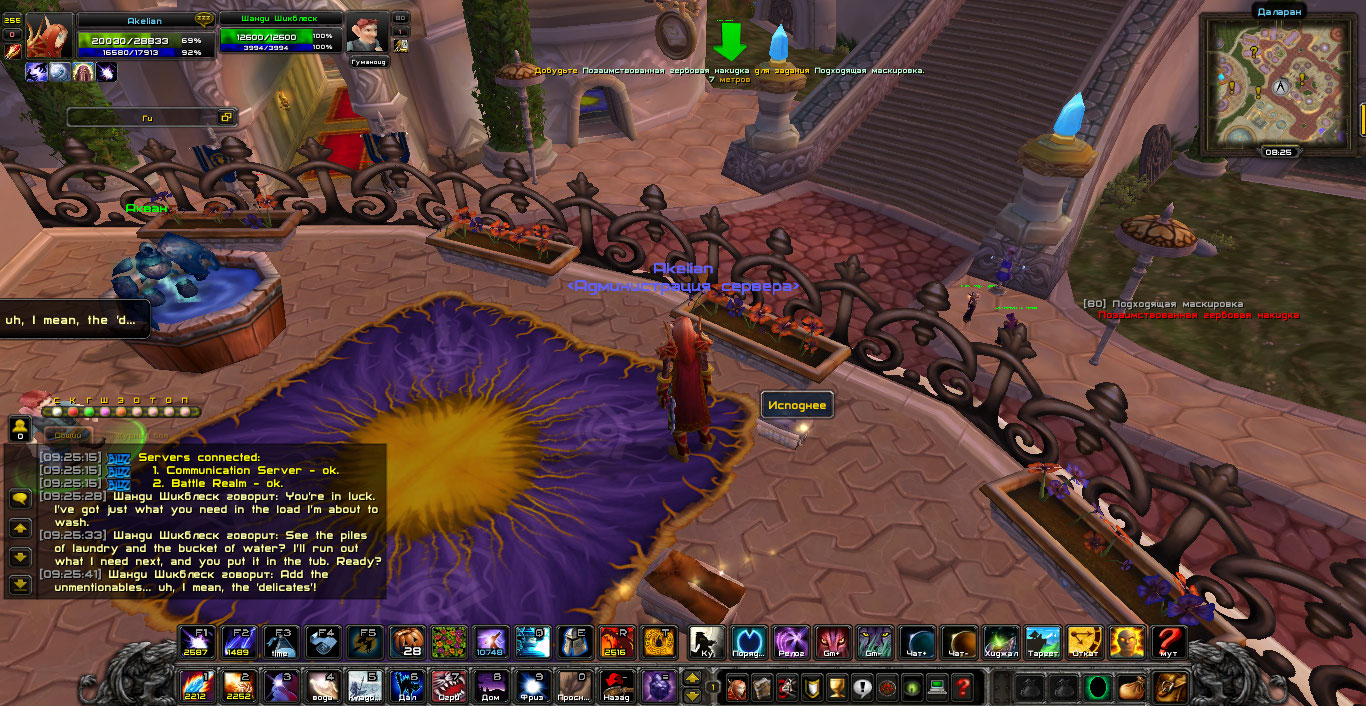
Task: Open the chat speech bubble menu button
Action: 19,498
